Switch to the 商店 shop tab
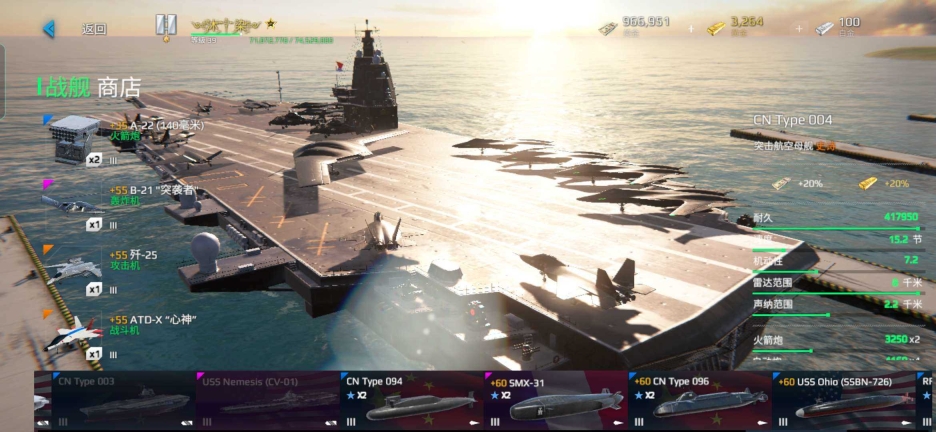 (119, 88)
